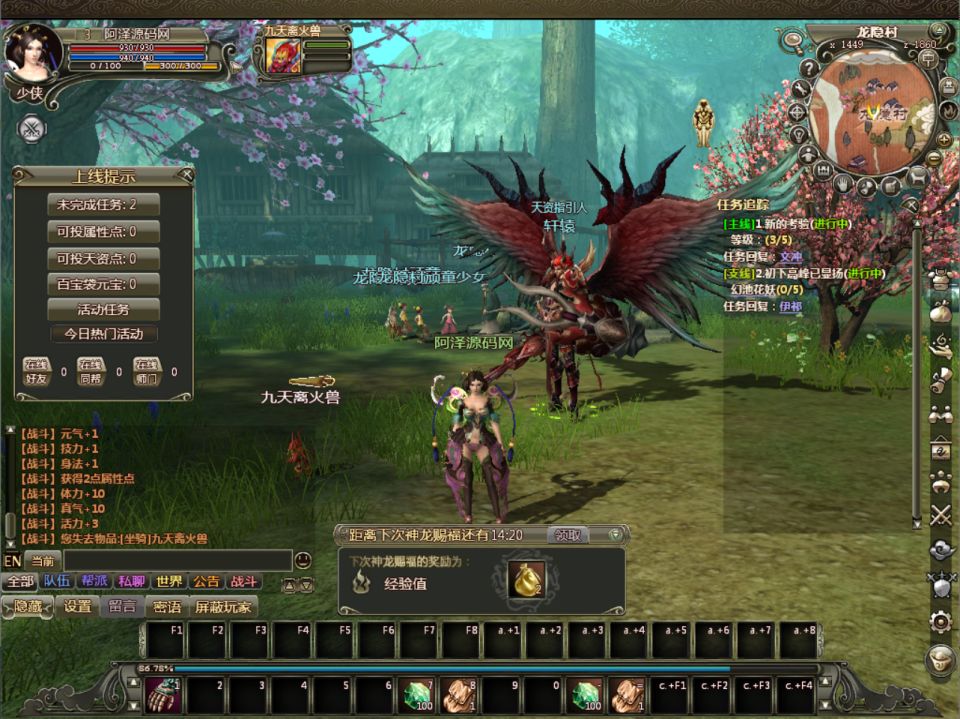
Task: Focus the chat message input box
Action: click(177, 560)
